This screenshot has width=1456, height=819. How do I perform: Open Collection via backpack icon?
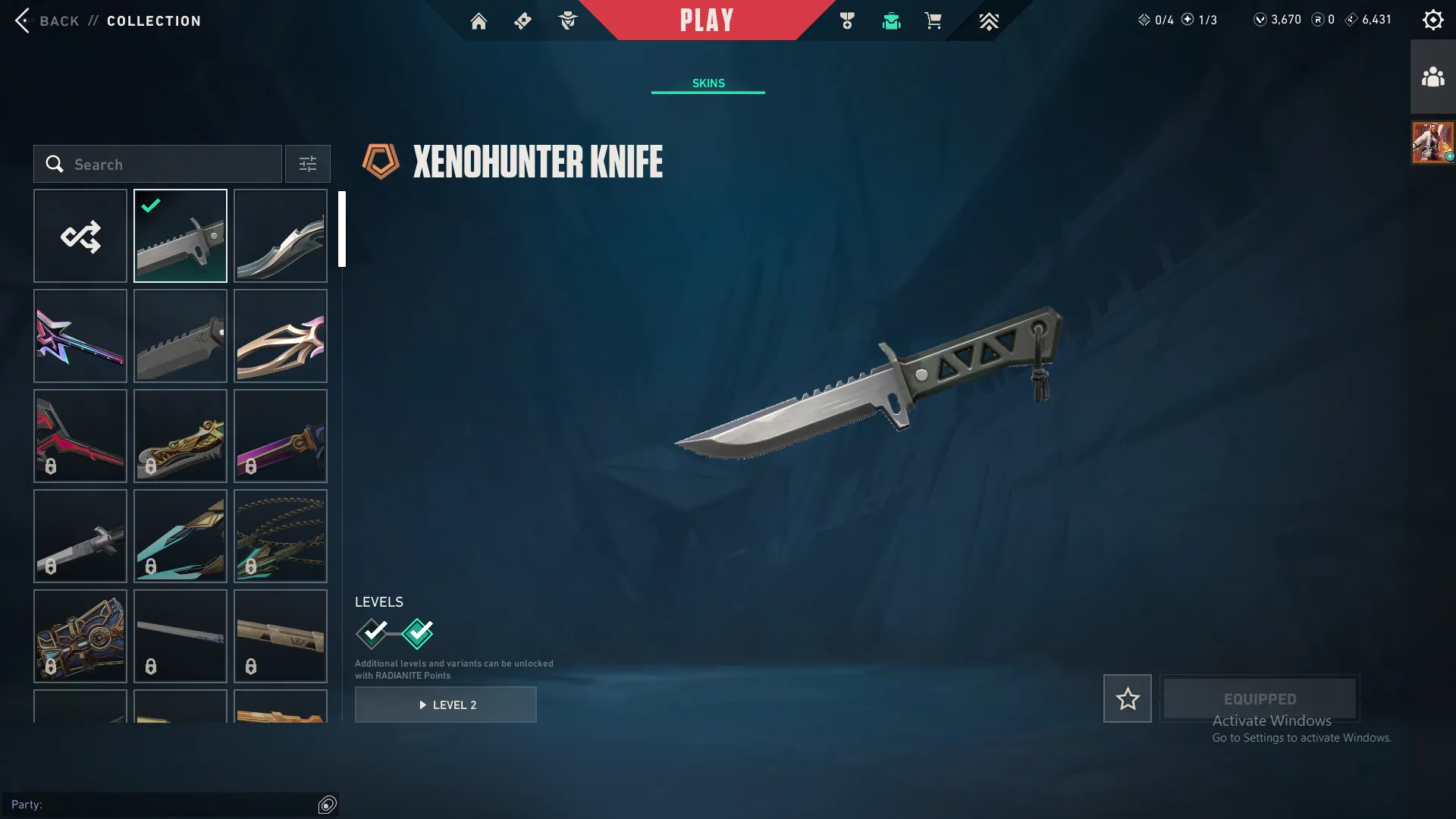click(891, 20)
